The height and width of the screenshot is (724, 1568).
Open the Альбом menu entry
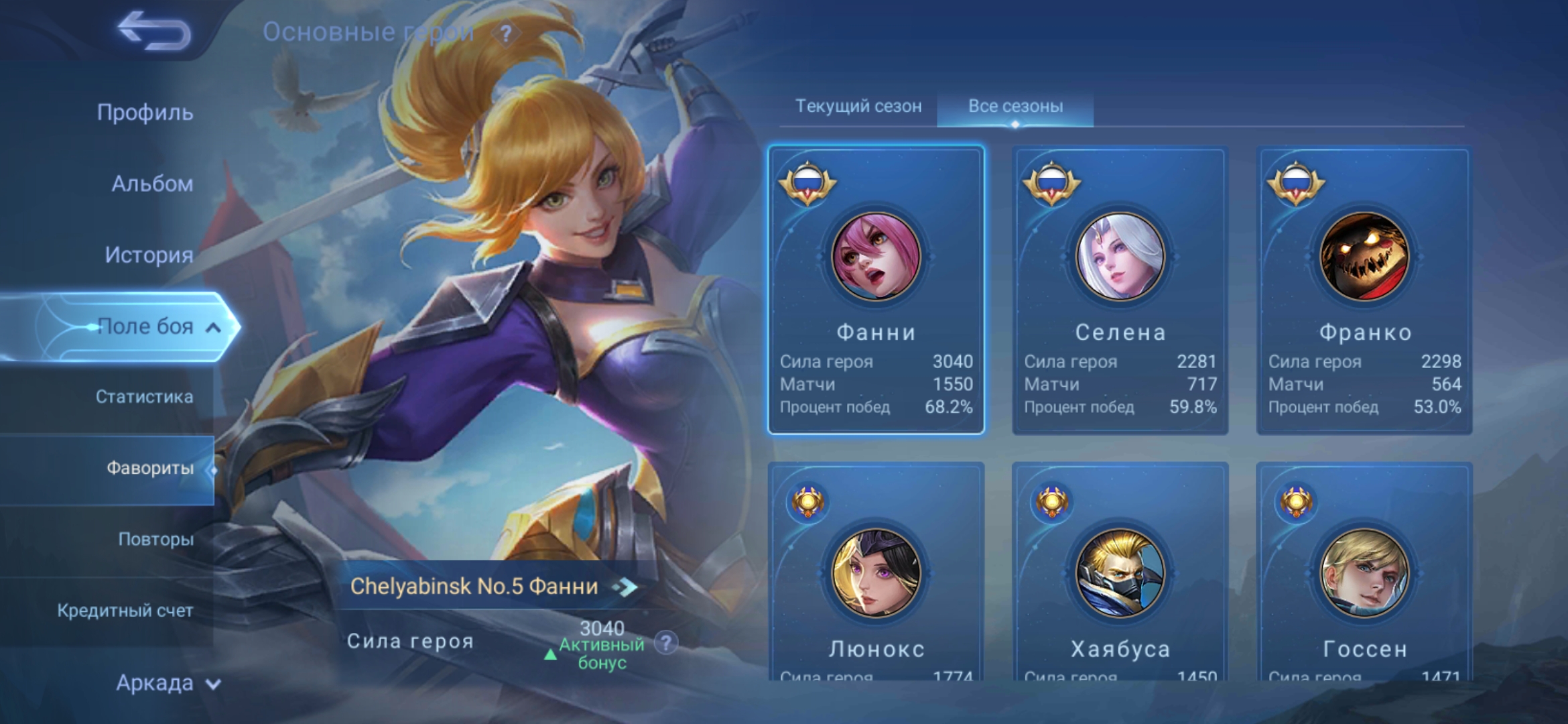tap(152, 184)
